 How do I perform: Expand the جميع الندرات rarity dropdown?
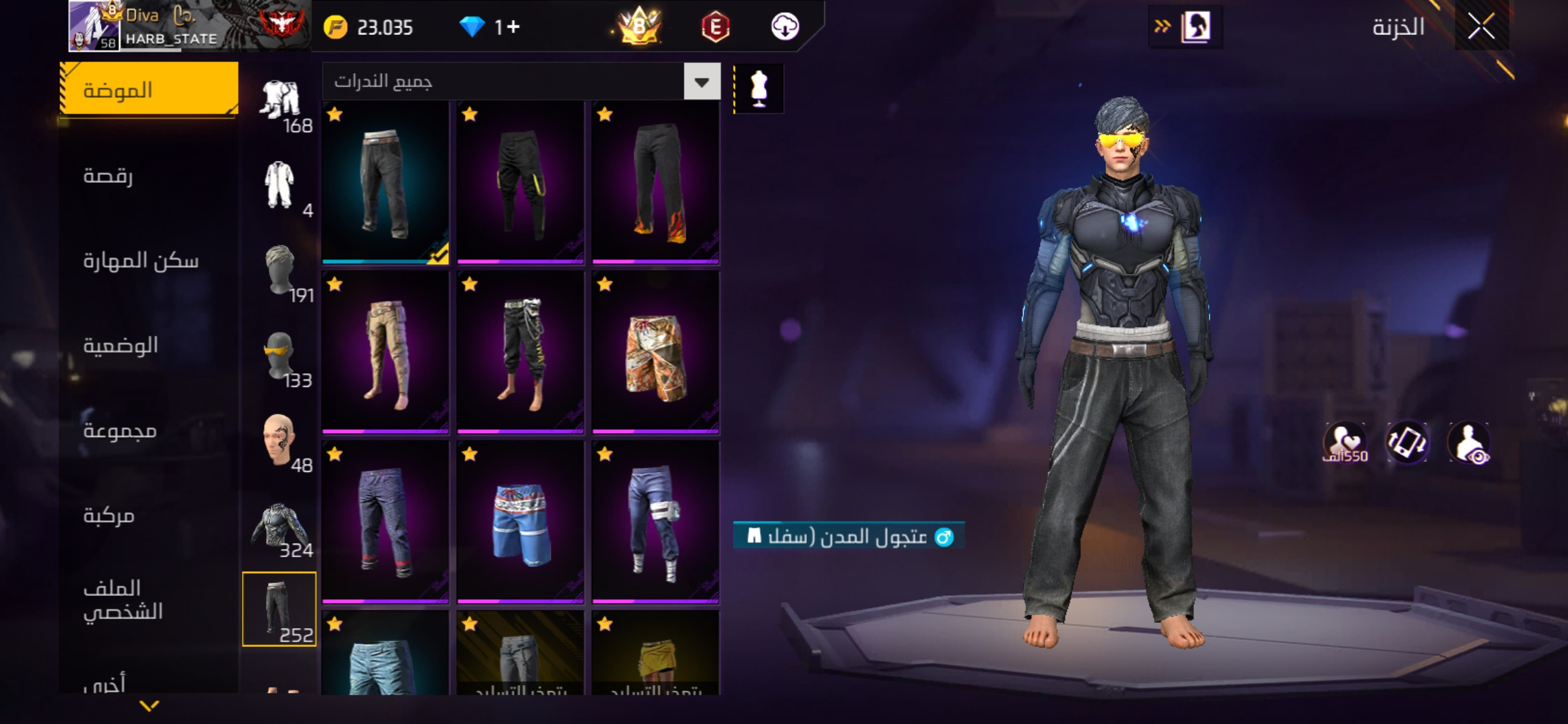point(702,82)
